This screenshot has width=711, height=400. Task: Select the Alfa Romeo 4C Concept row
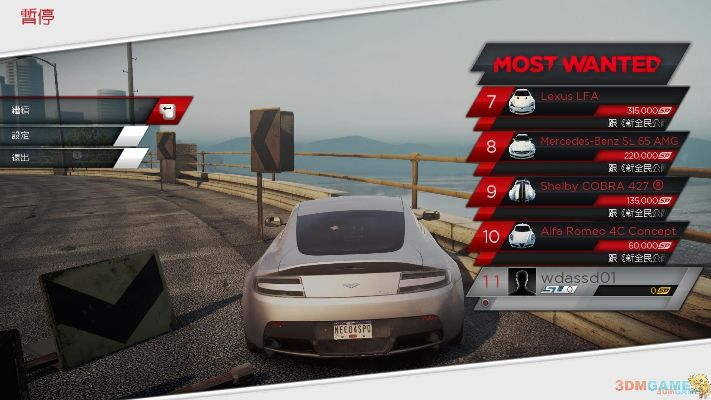[580, 236]
